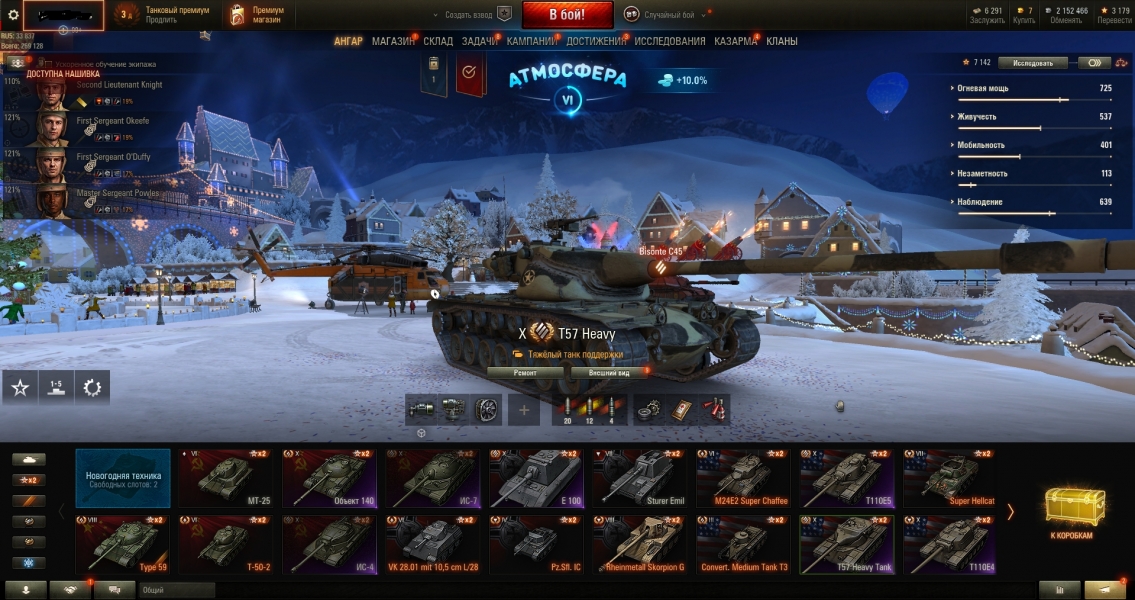Go to the ИССЛЕДОВАНИЯ tab
The image size is (1135, 600).
(669, 42)
